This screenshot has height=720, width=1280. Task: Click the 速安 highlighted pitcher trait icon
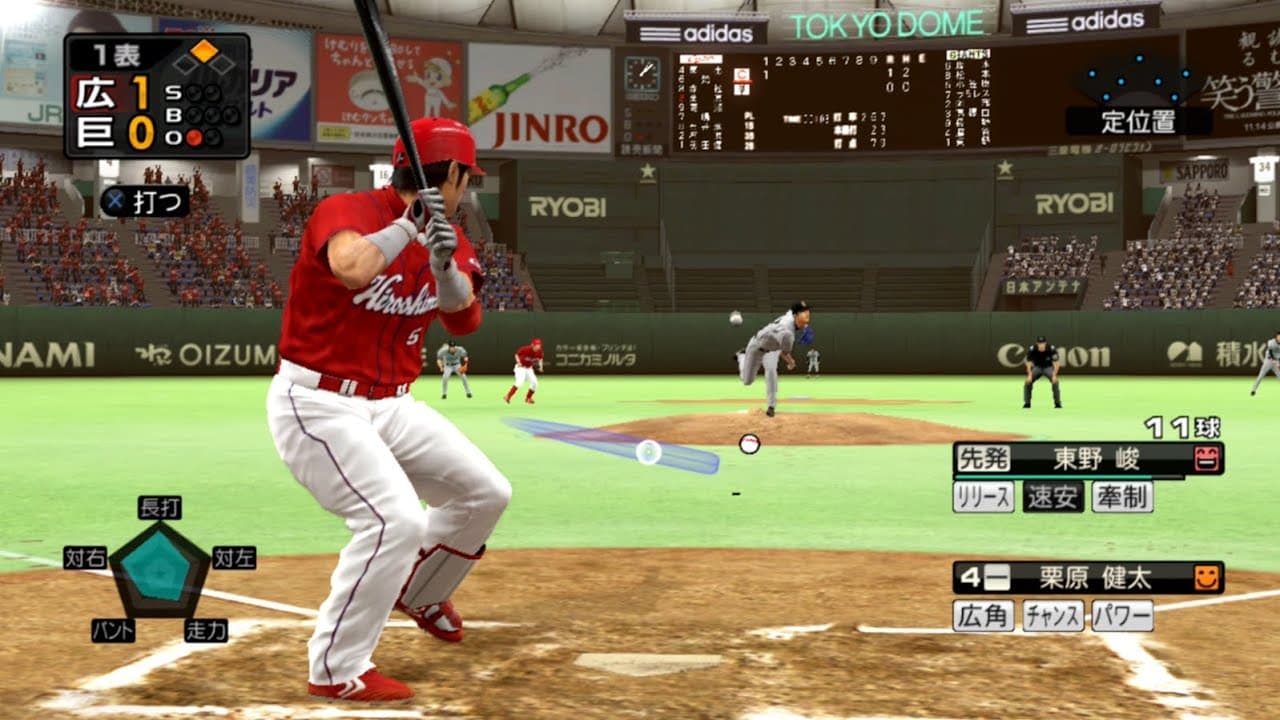click(x=1052, y=495)
